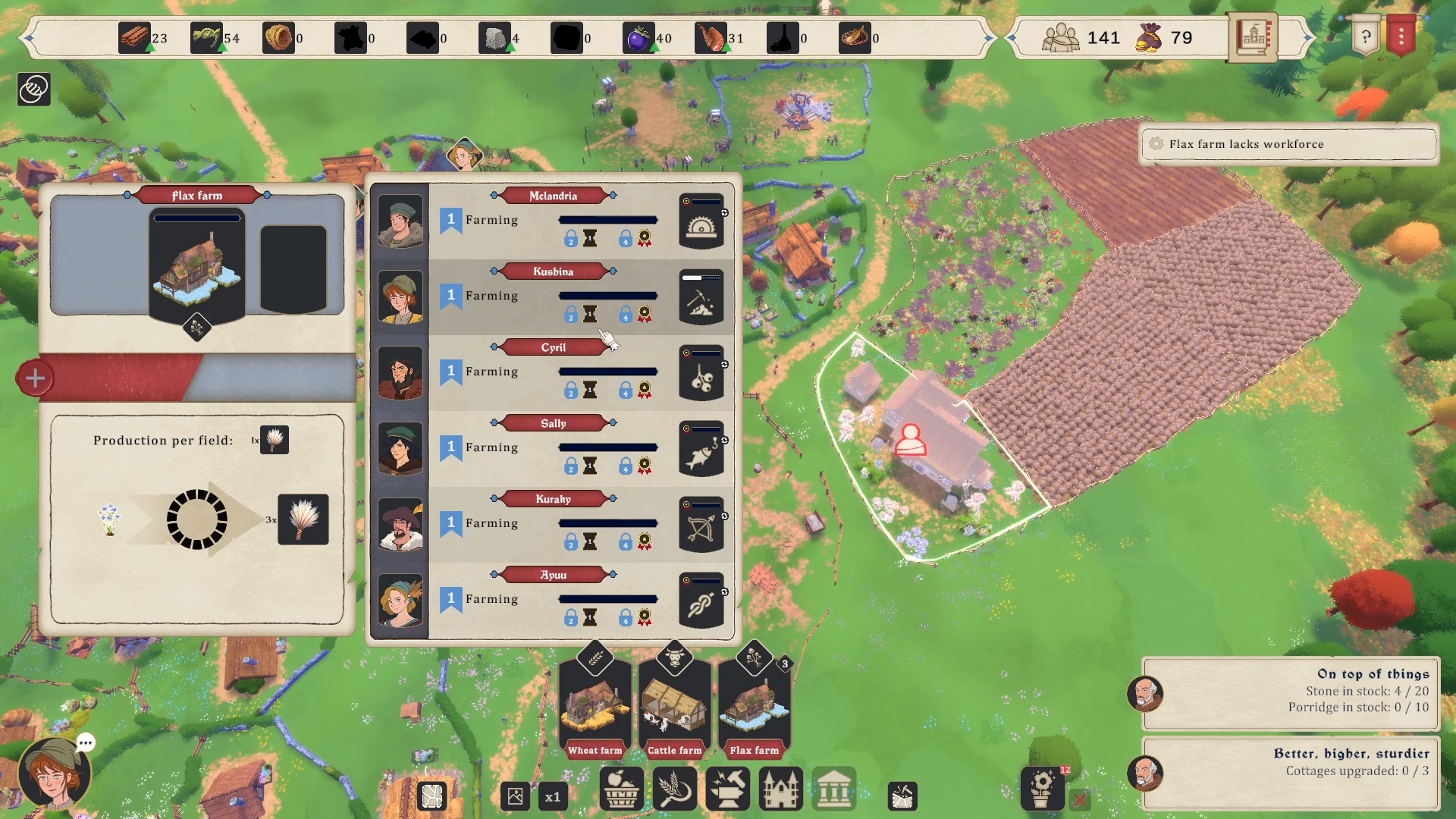Viewport: 1456px width, 819px height.
Task: Change the x1 game speed setting
Action: (553, 797)
